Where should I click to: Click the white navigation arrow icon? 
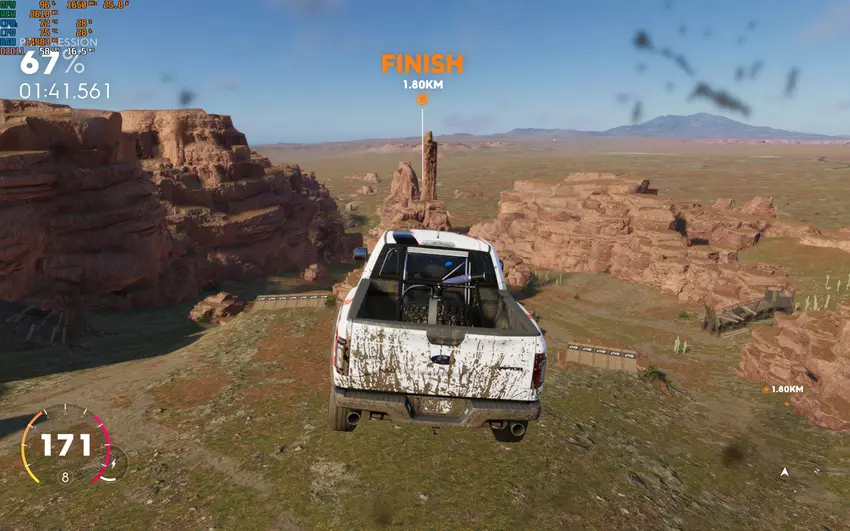785,471
